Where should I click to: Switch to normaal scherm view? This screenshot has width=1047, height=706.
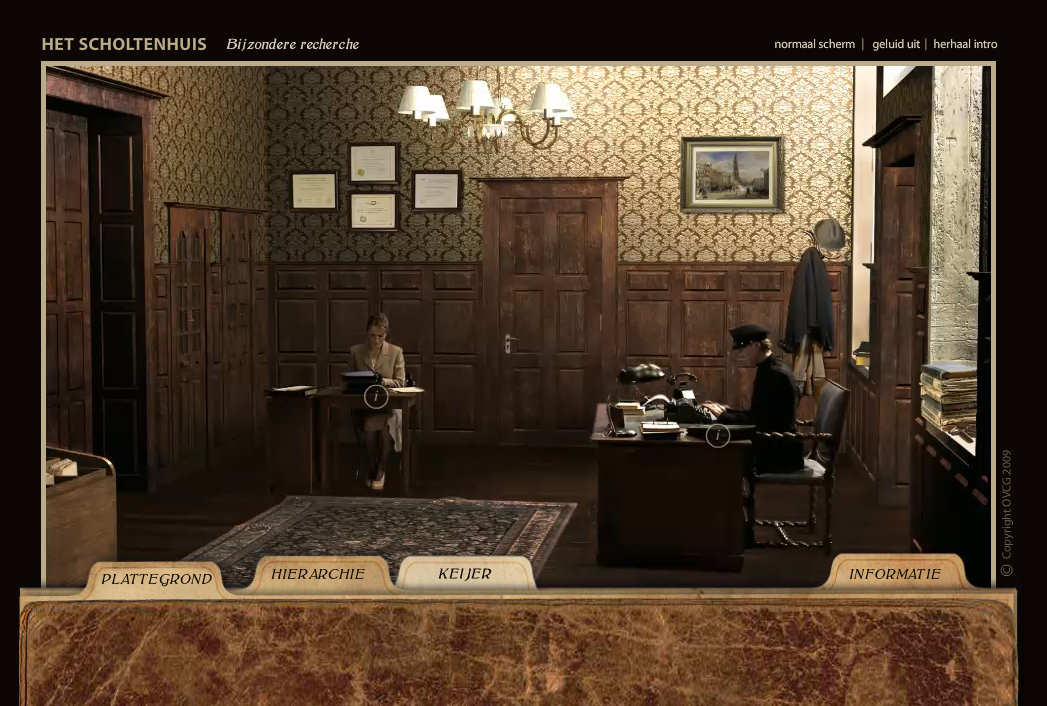pos(814,44)
